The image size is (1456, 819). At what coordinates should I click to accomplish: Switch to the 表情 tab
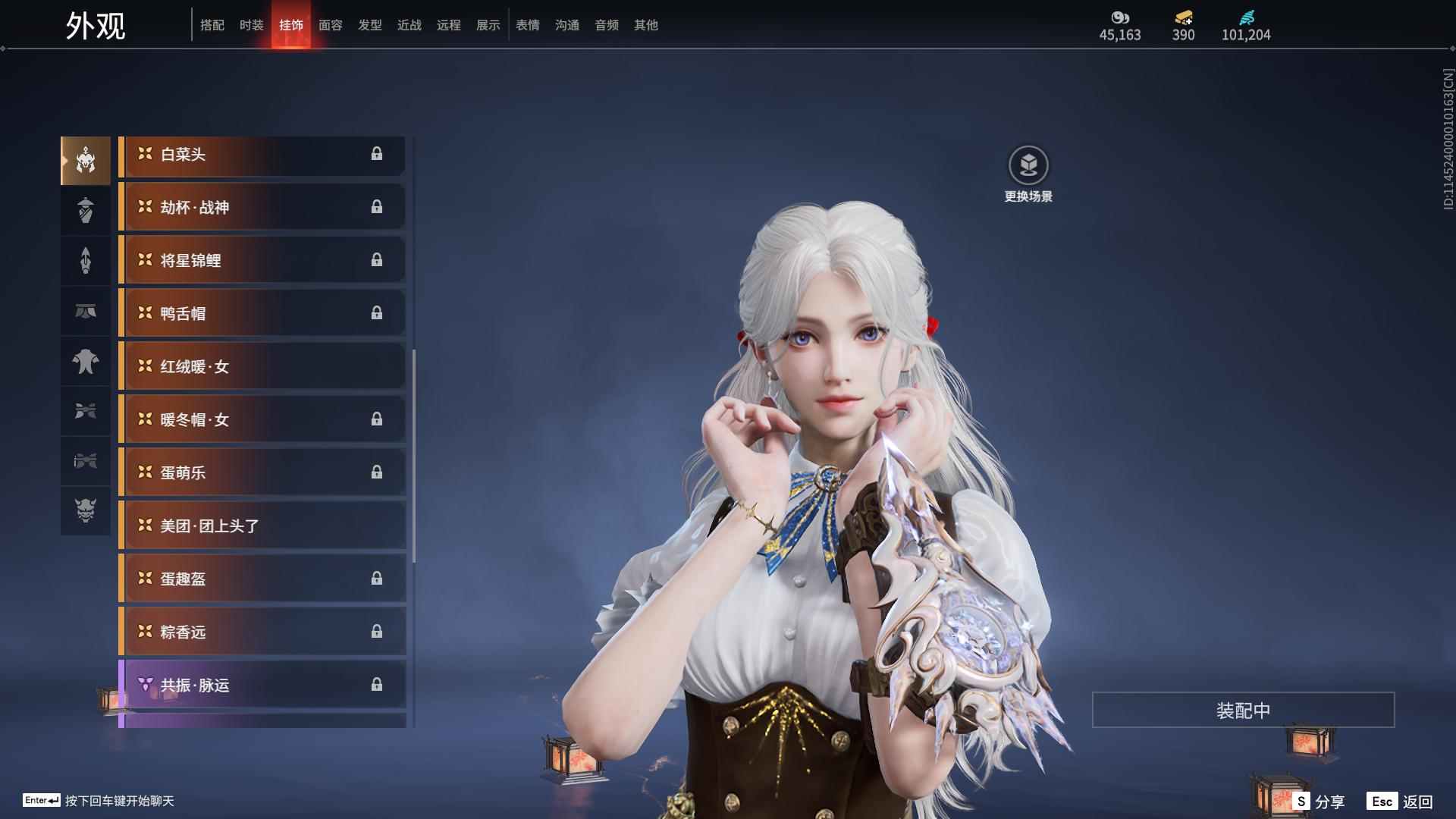click(528, 25)
